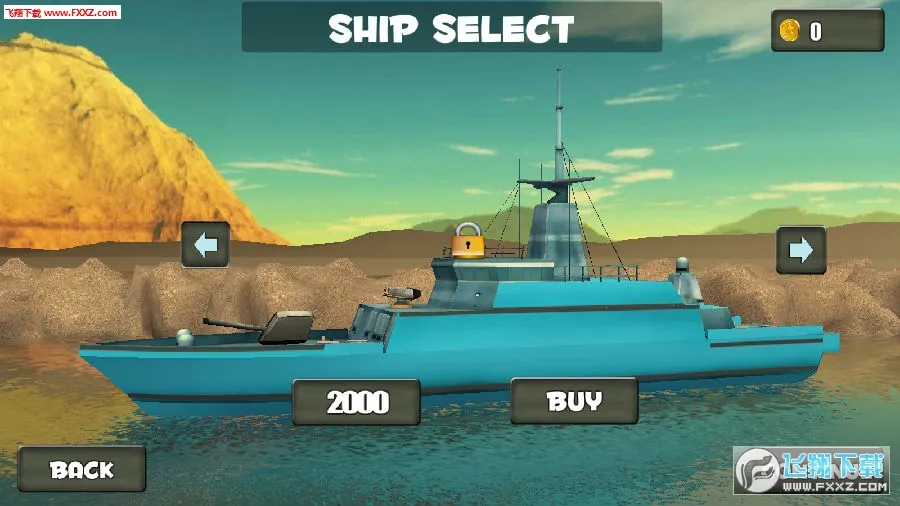Viewport: 900px width, 506px height.
Task: Buy the locked ship
Action: click(574, 401)
